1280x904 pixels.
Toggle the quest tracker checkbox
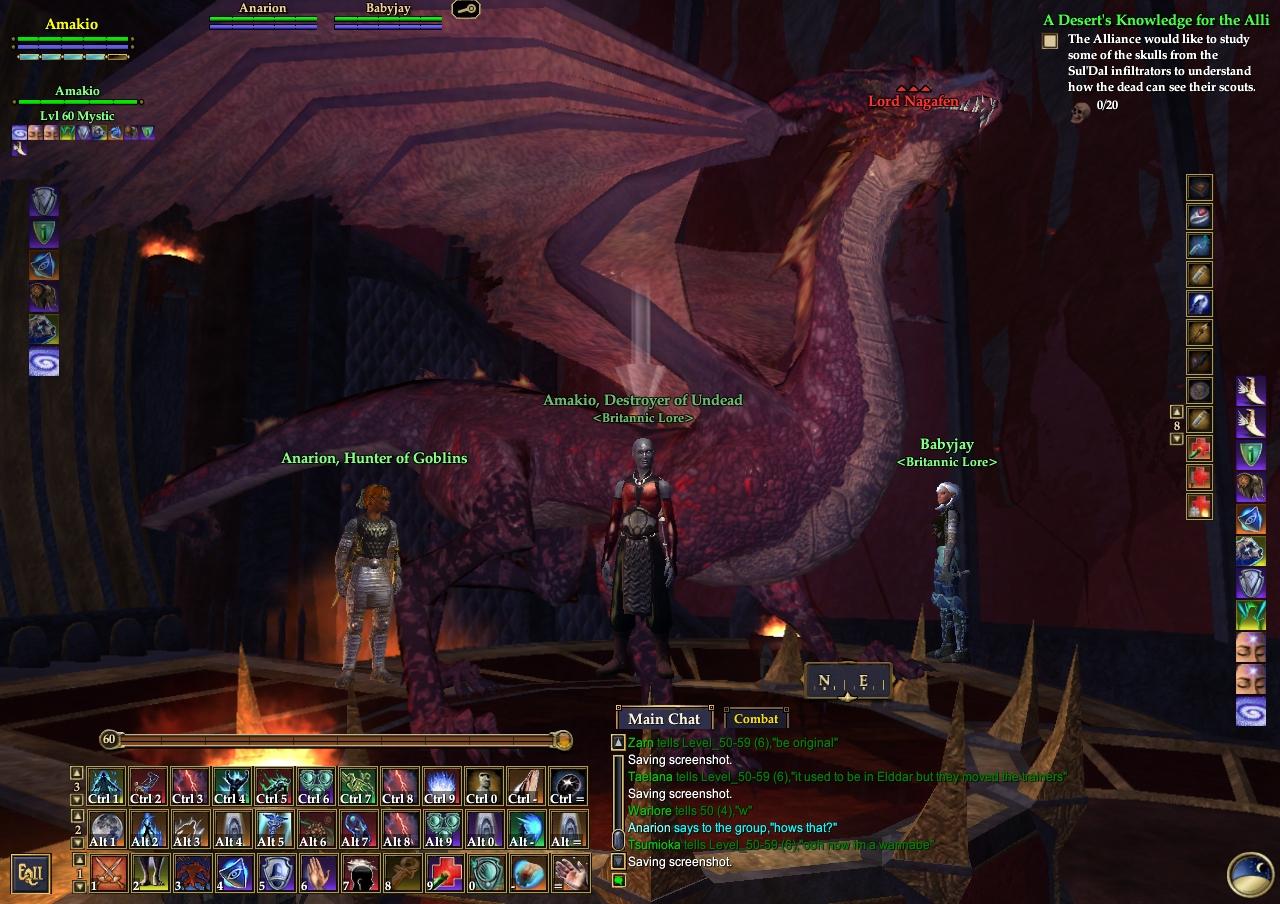click(1050, 41)
